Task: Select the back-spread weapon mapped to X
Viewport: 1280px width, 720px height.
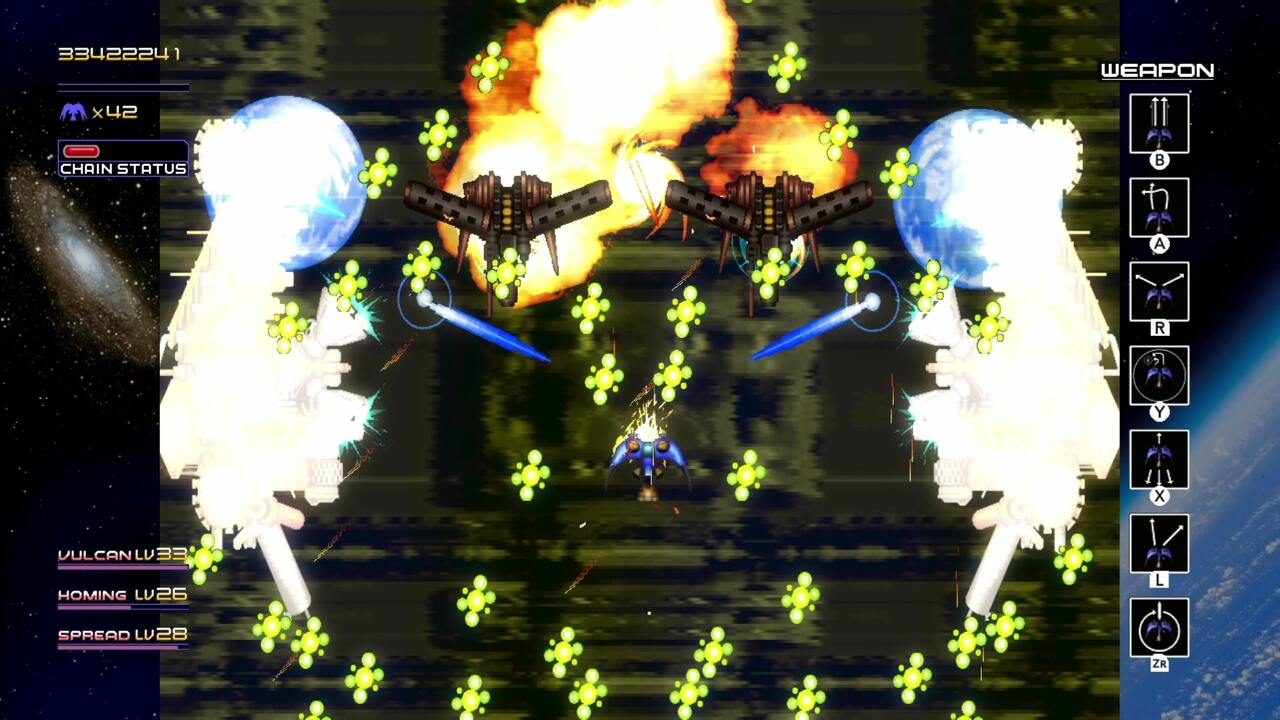Action: tap(1159, 458)
